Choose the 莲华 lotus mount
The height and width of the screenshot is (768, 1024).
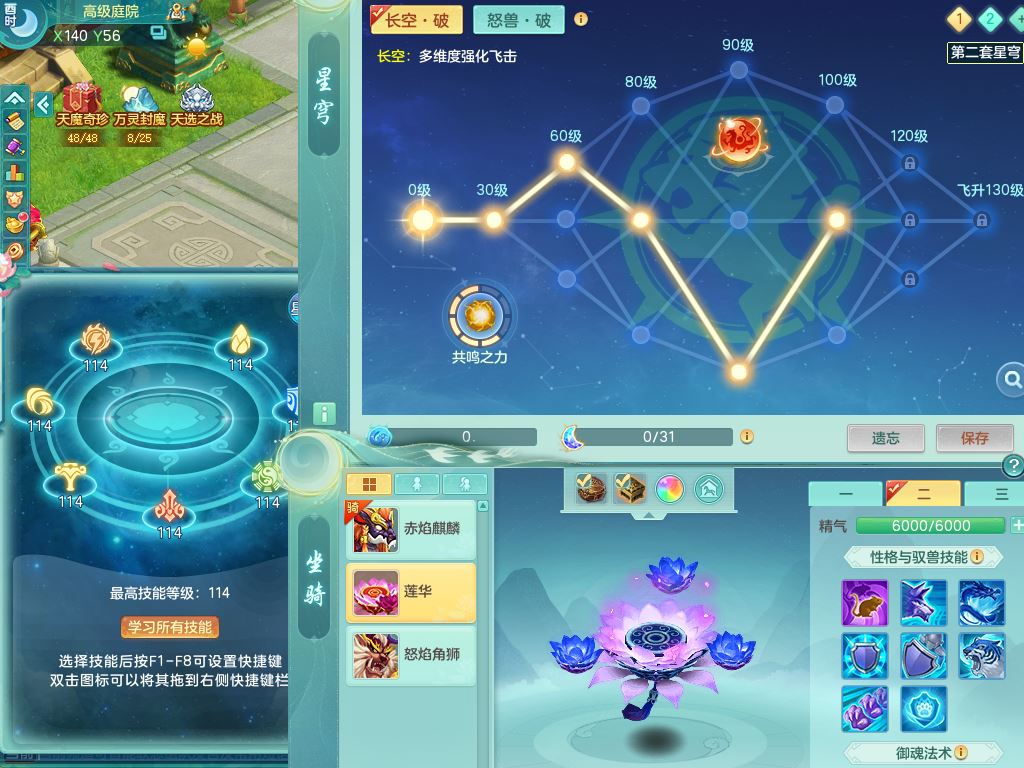411,592
